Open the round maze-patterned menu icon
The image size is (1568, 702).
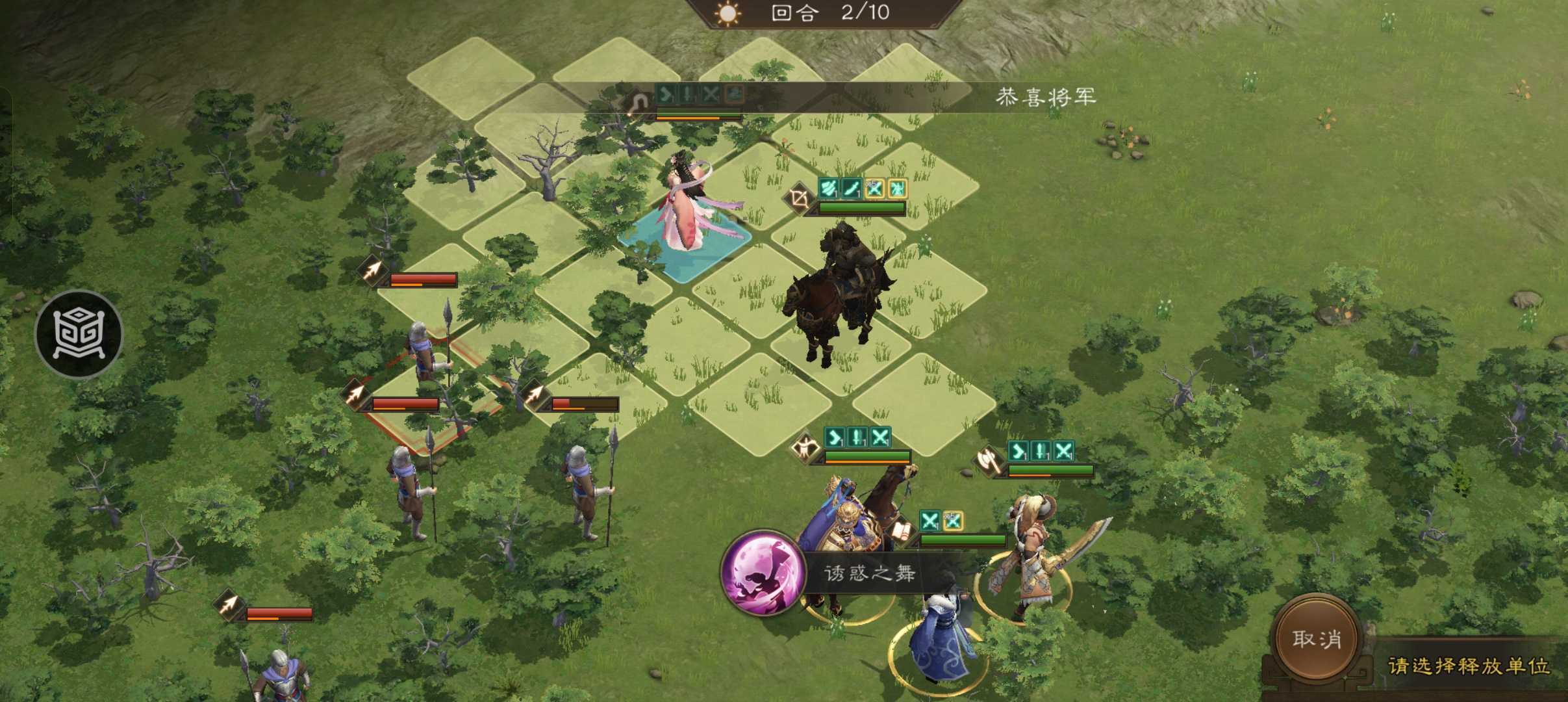point(79,334)
